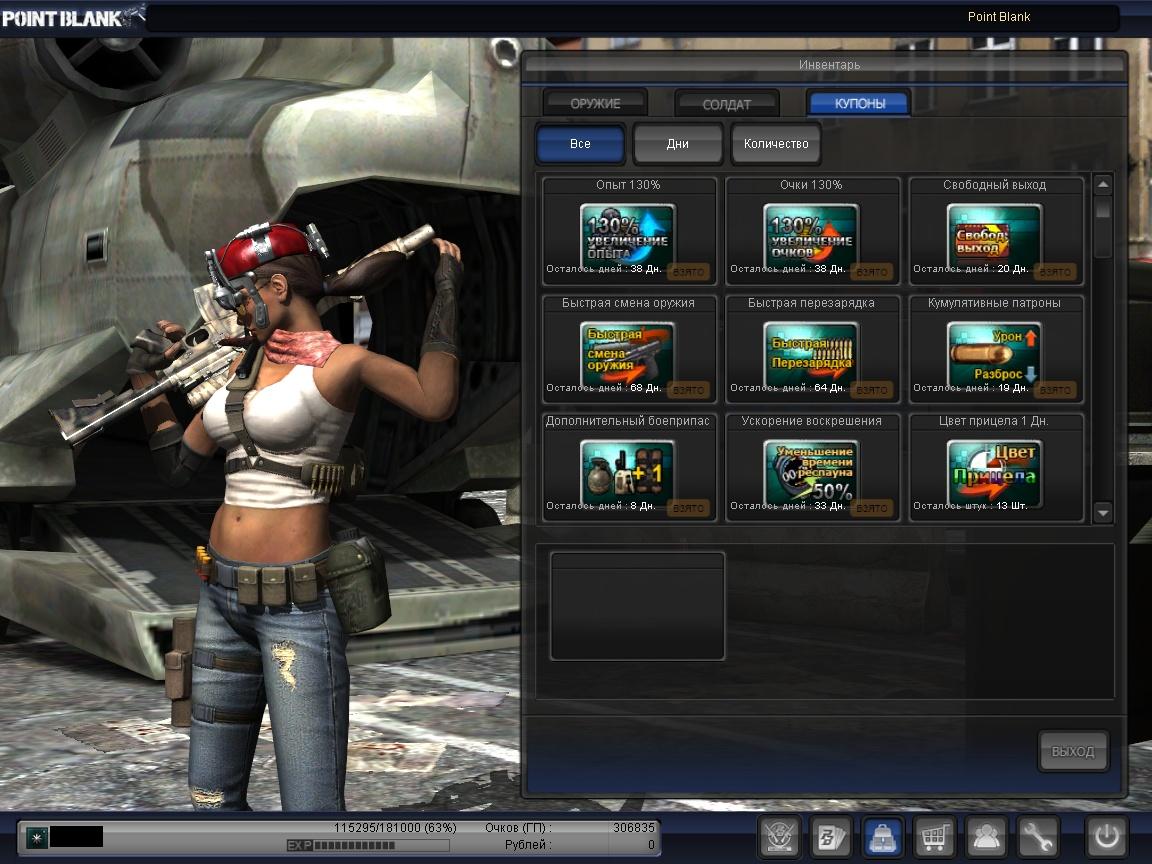Viewport: 1152px width, 864px height.
Task: Select the Свободный выход coupon
Action: click(x=995, y=236)
